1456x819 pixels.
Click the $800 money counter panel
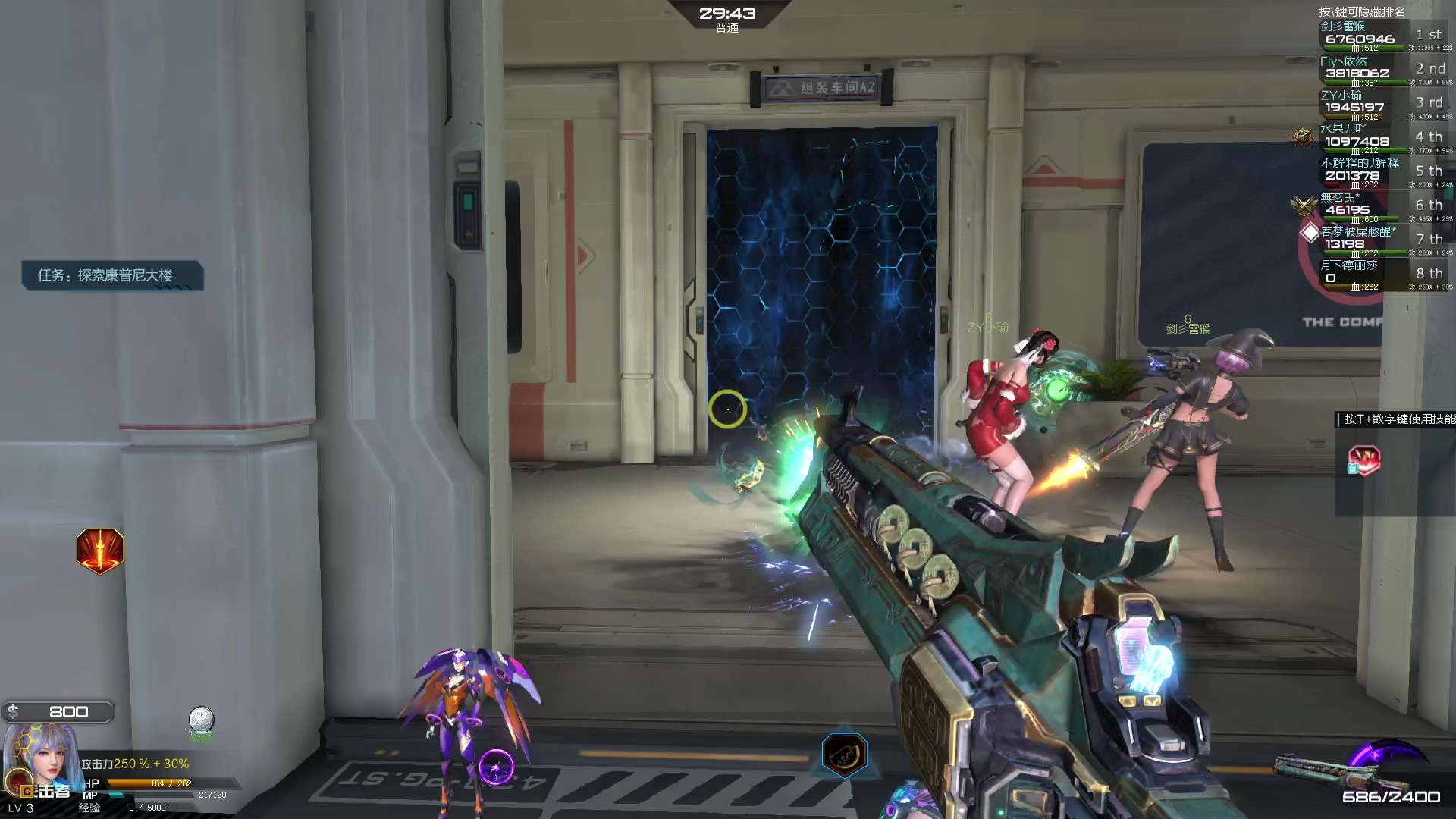(59, 712)
